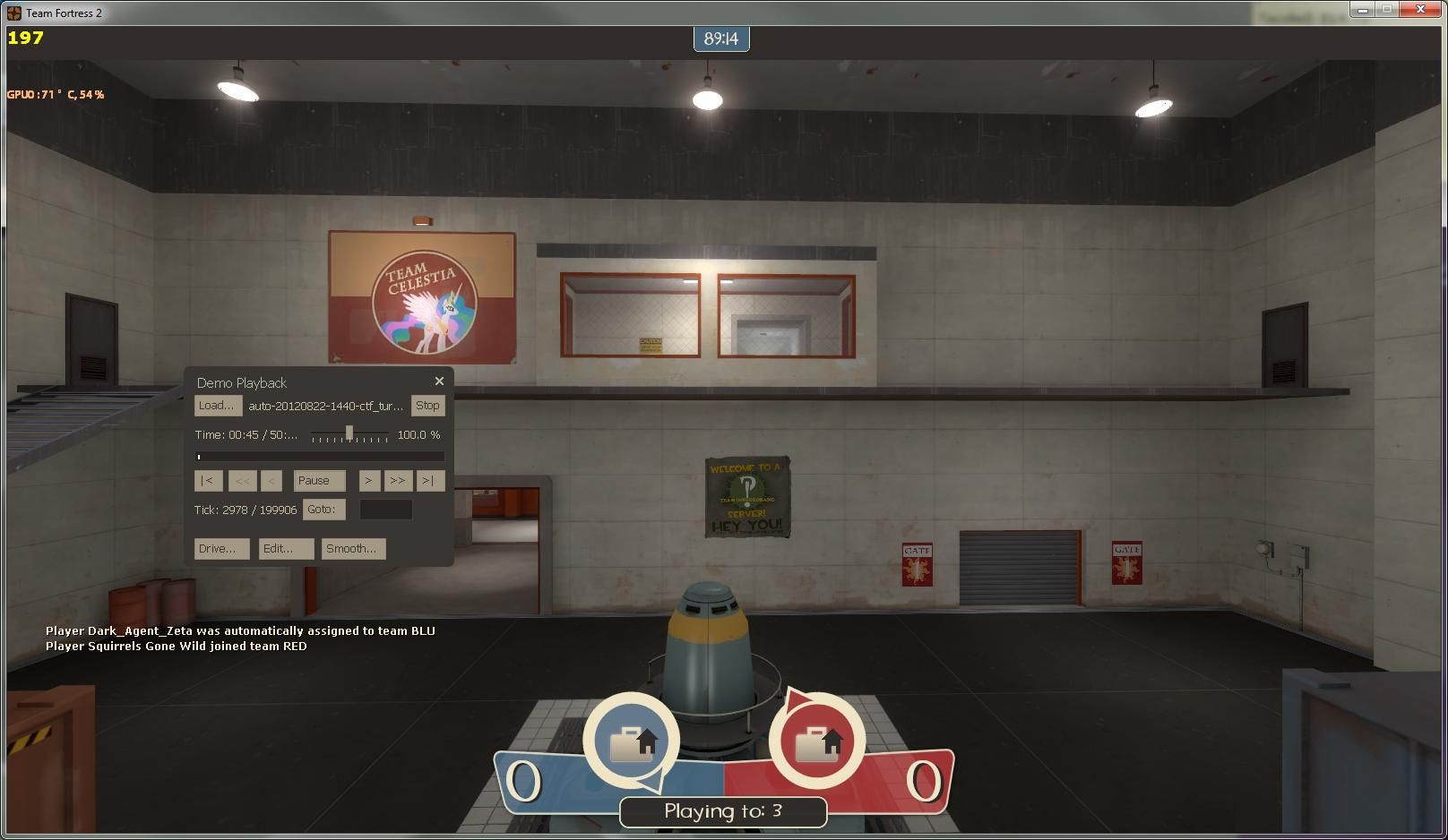
Task: Click Goto to jump to a tick
Action: point(323,509)
